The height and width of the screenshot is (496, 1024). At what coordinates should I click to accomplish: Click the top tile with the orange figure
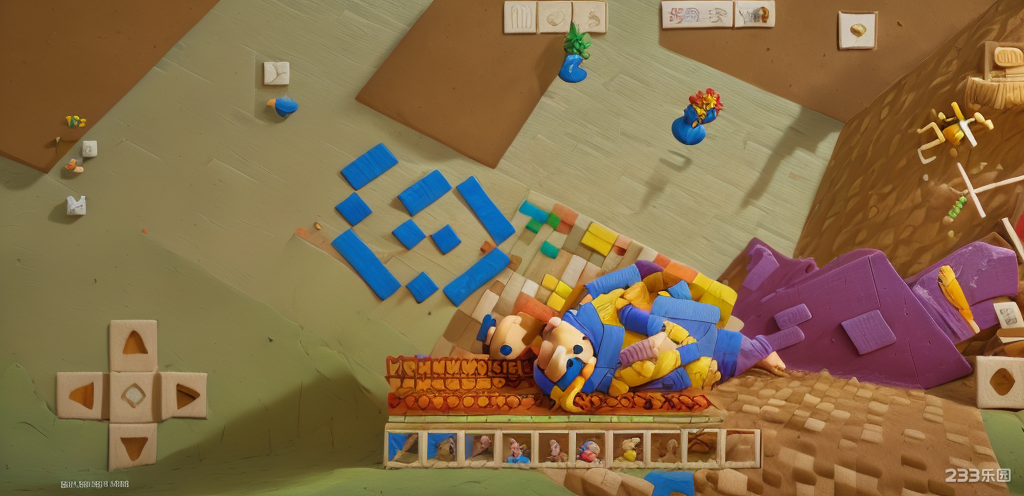click(755, 14)
